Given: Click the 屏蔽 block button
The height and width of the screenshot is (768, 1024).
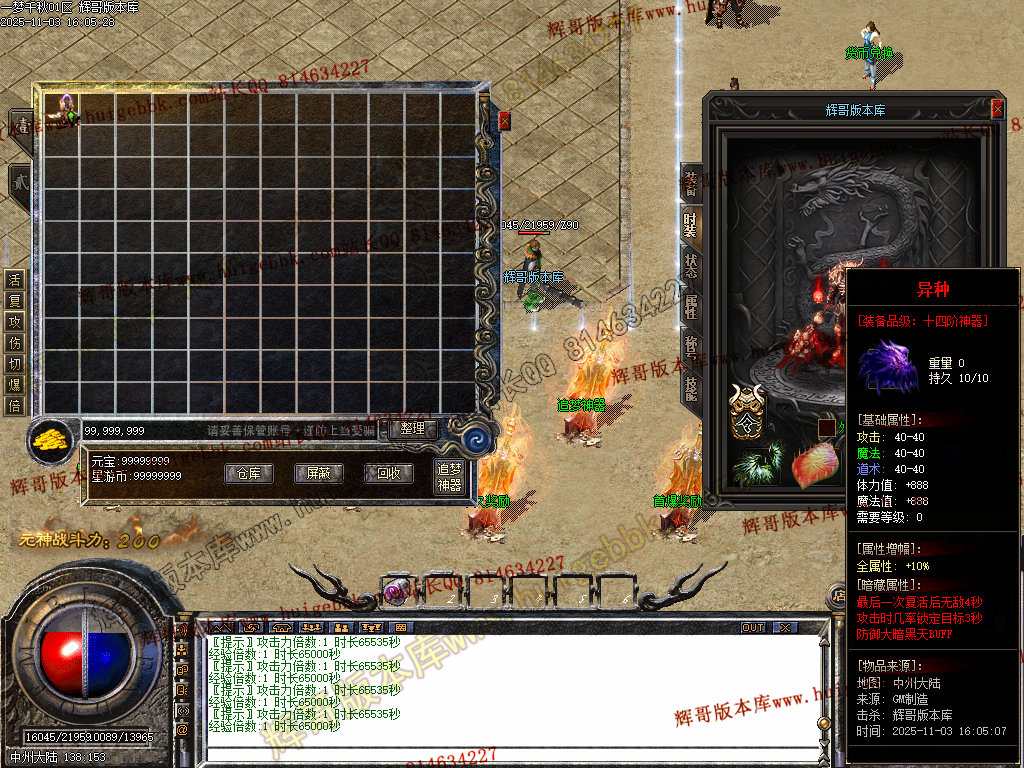Looking at the screenshot, I should pyautogui.click(x=312, y=474).
